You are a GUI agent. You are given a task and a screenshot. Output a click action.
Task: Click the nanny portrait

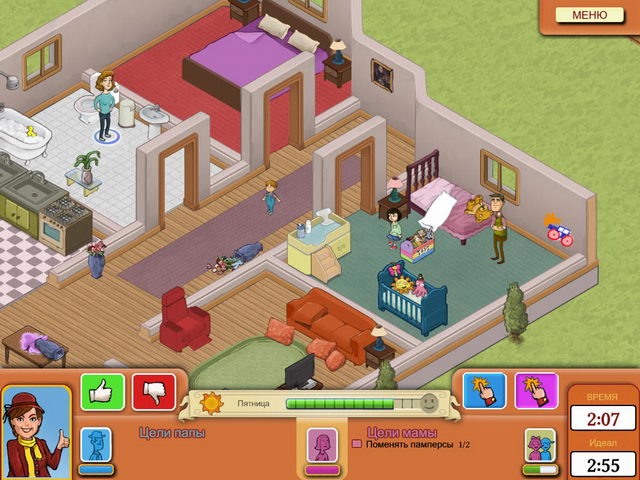click(x=36, y=432)
